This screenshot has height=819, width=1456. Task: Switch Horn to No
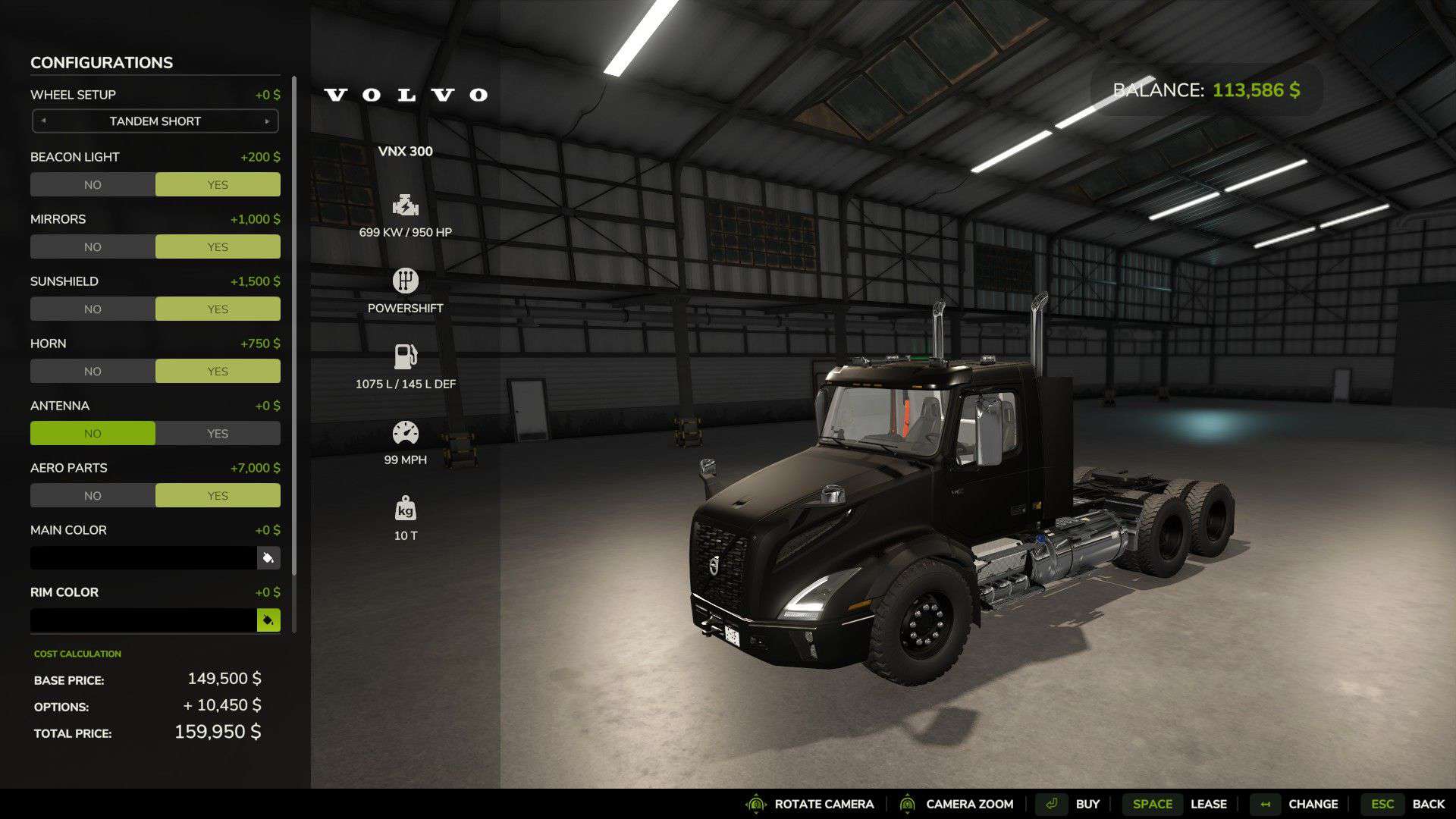pyautogui.click(x=93, y=372)
